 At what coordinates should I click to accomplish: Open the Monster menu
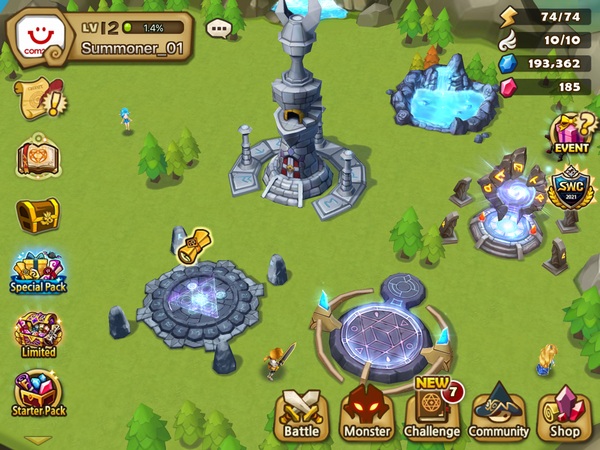point(367,412)
